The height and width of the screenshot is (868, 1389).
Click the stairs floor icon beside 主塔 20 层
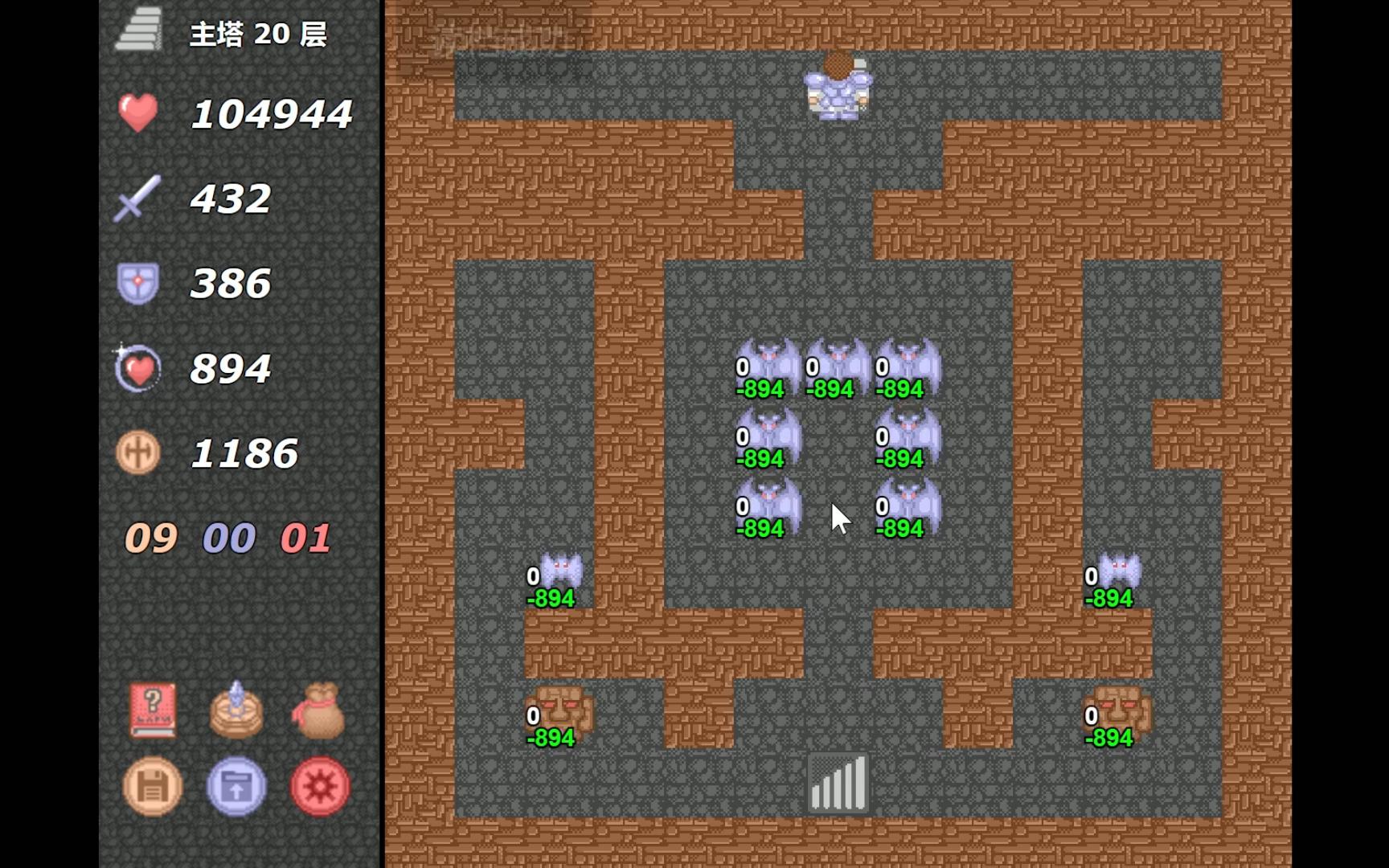139,31
